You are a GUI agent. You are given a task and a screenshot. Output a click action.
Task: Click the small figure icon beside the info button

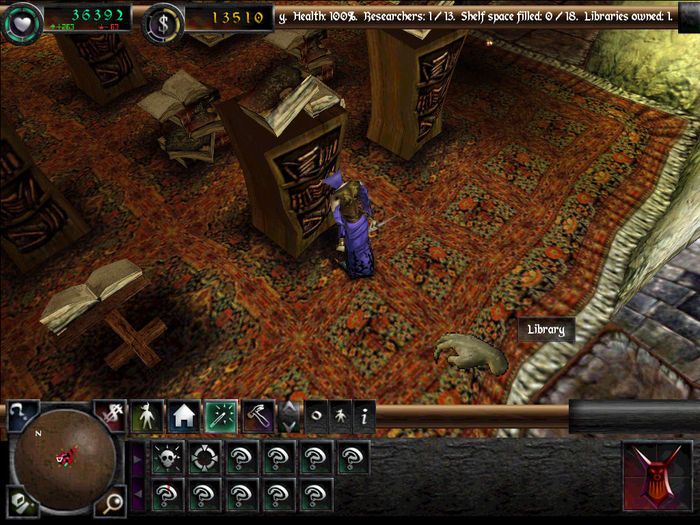340,415
